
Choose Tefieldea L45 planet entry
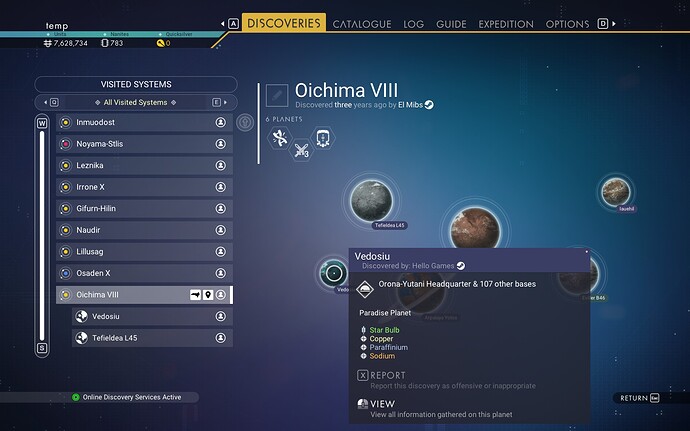pyautogui.click(x=150, y=338)
